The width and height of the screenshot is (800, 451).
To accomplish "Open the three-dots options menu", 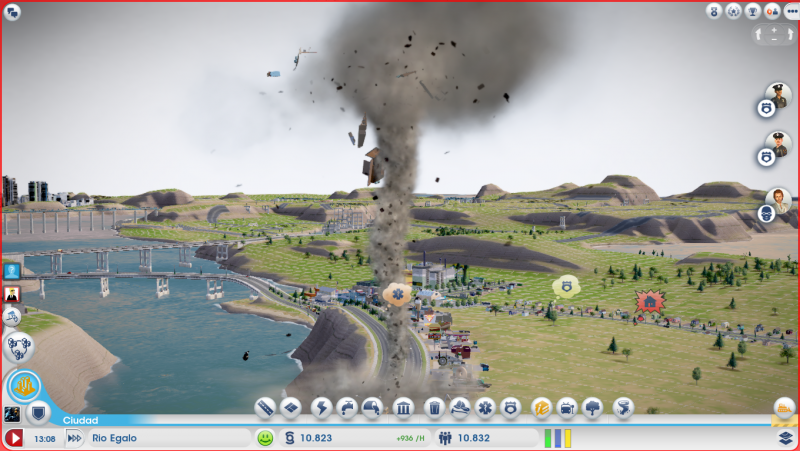I will pyautogui.click(x=791, y=11).
